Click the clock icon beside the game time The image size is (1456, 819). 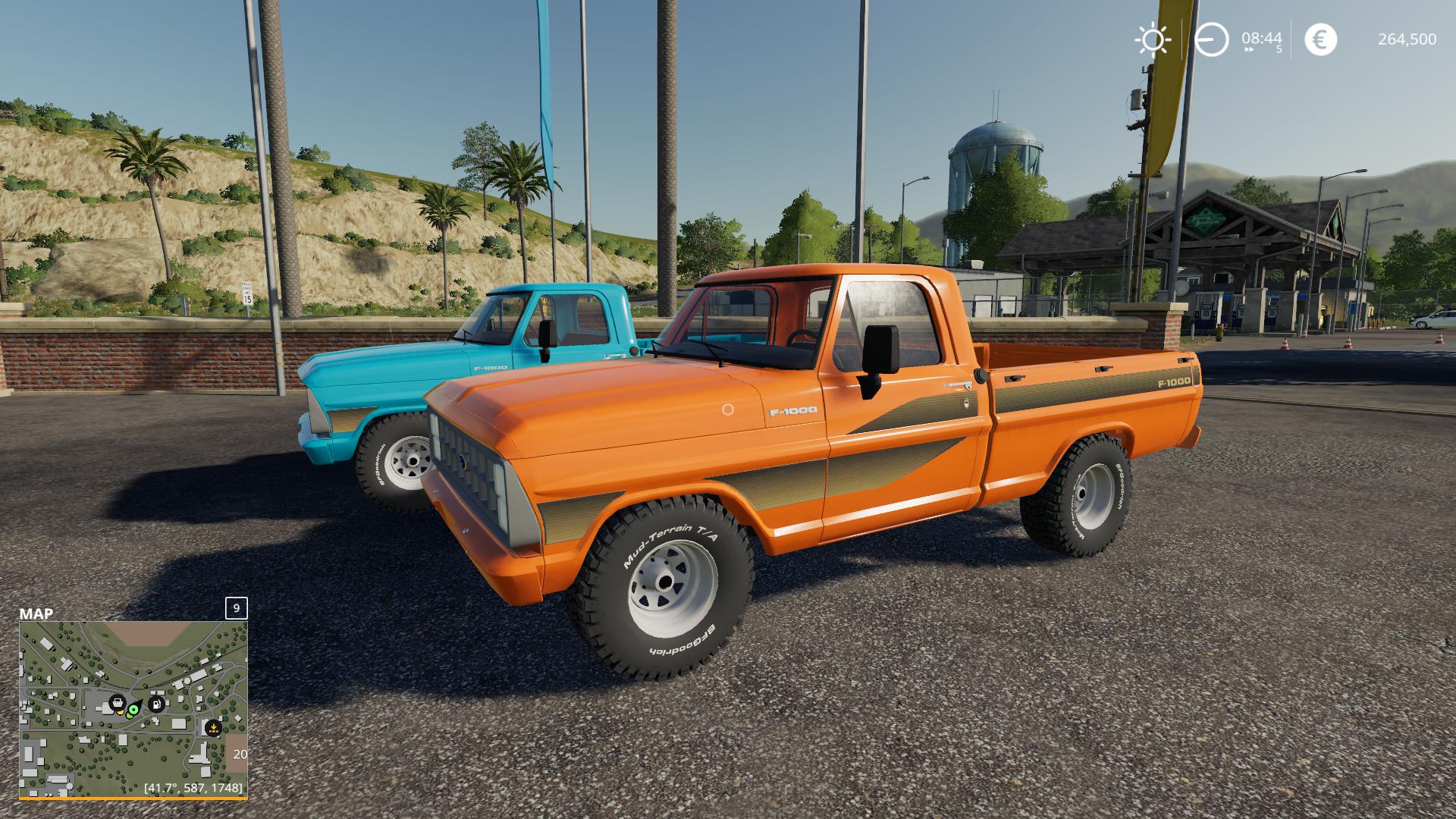click(1211, 39)
